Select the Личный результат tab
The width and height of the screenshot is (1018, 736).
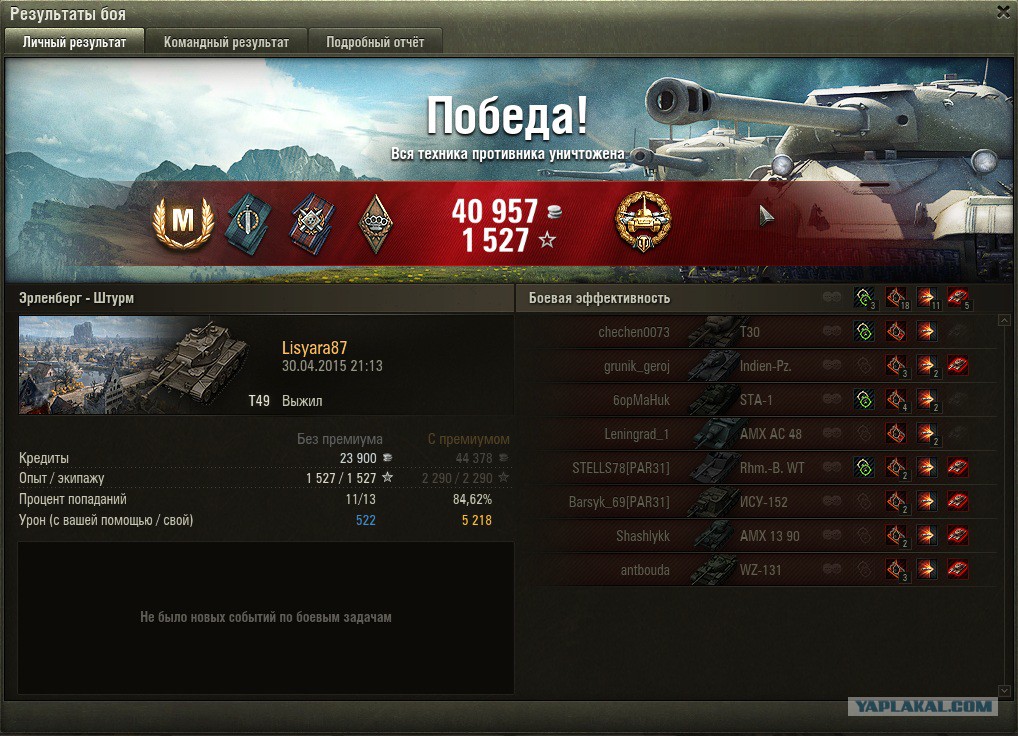point(74,42)
